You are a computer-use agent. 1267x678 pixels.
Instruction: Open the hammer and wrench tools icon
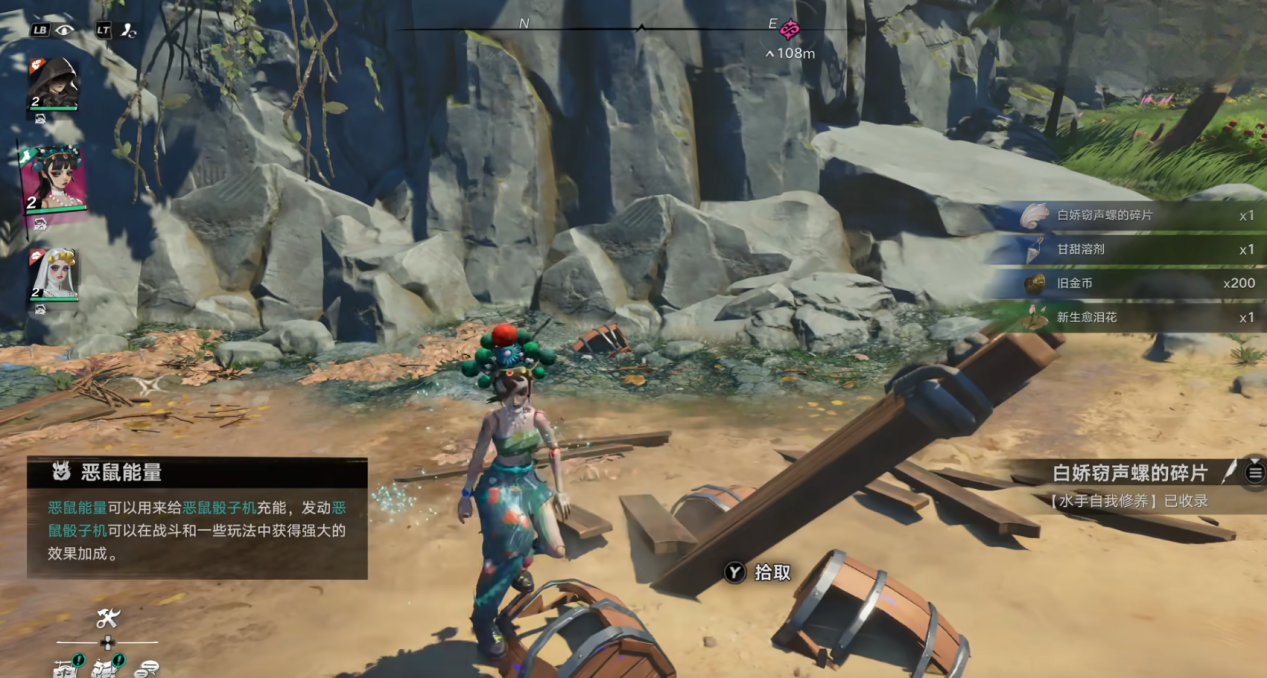tap(107, 618)
